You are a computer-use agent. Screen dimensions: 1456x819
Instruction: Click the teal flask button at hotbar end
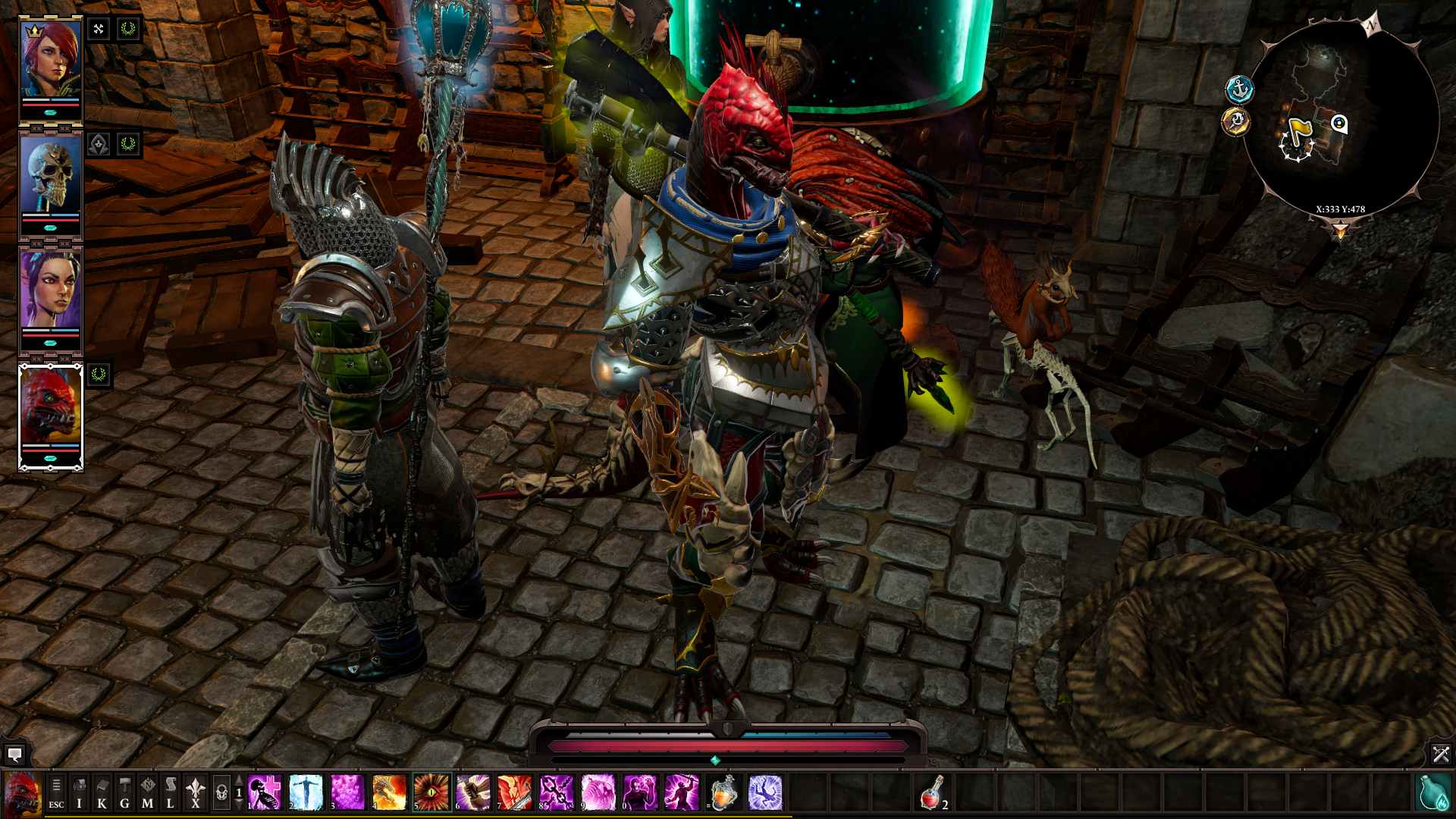click(1433, 792)
